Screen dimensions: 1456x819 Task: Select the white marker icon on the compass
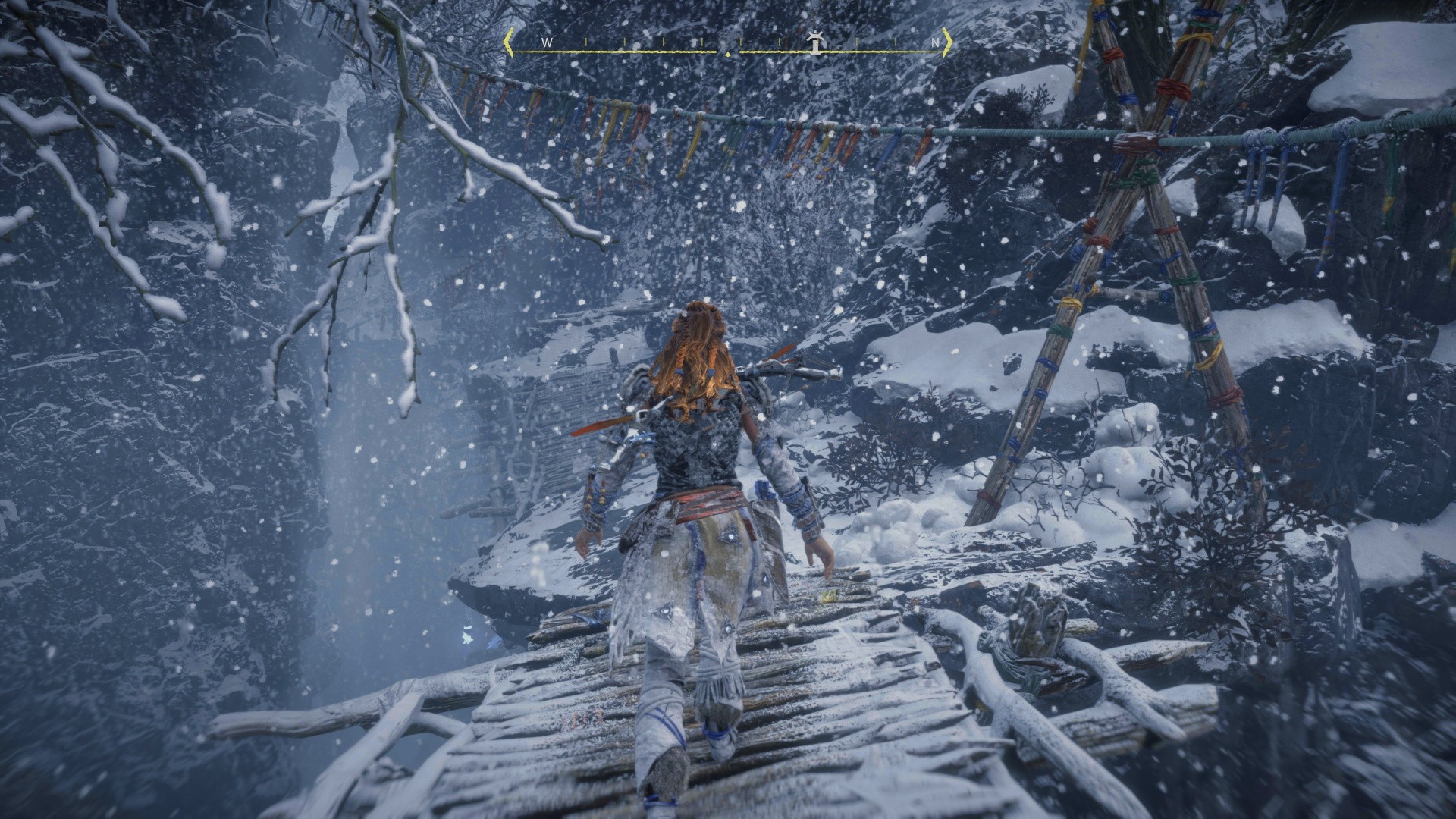(x=815, y=42)
